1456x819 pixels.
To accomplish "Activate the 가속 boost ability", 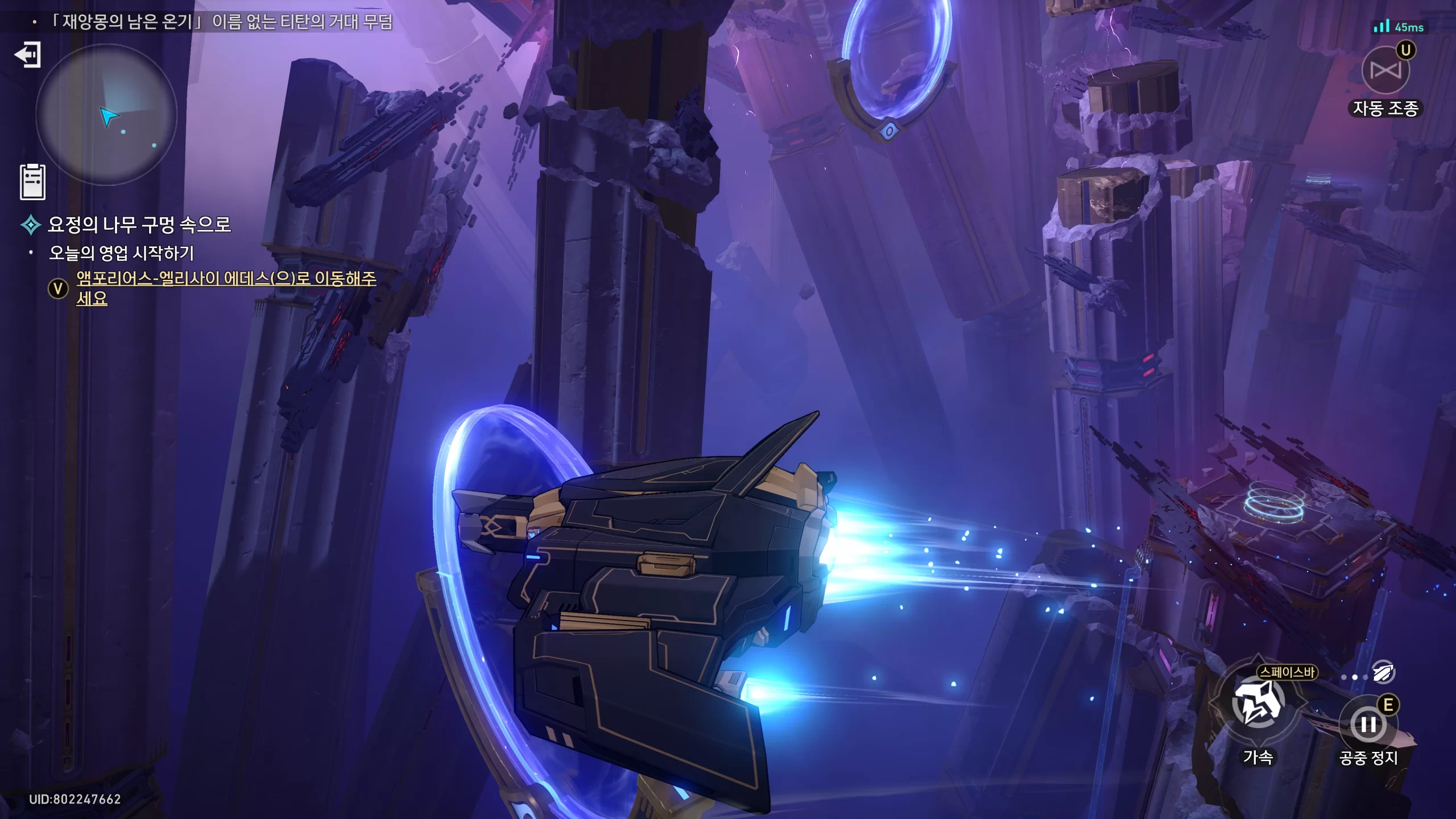I will point(1258,704).
